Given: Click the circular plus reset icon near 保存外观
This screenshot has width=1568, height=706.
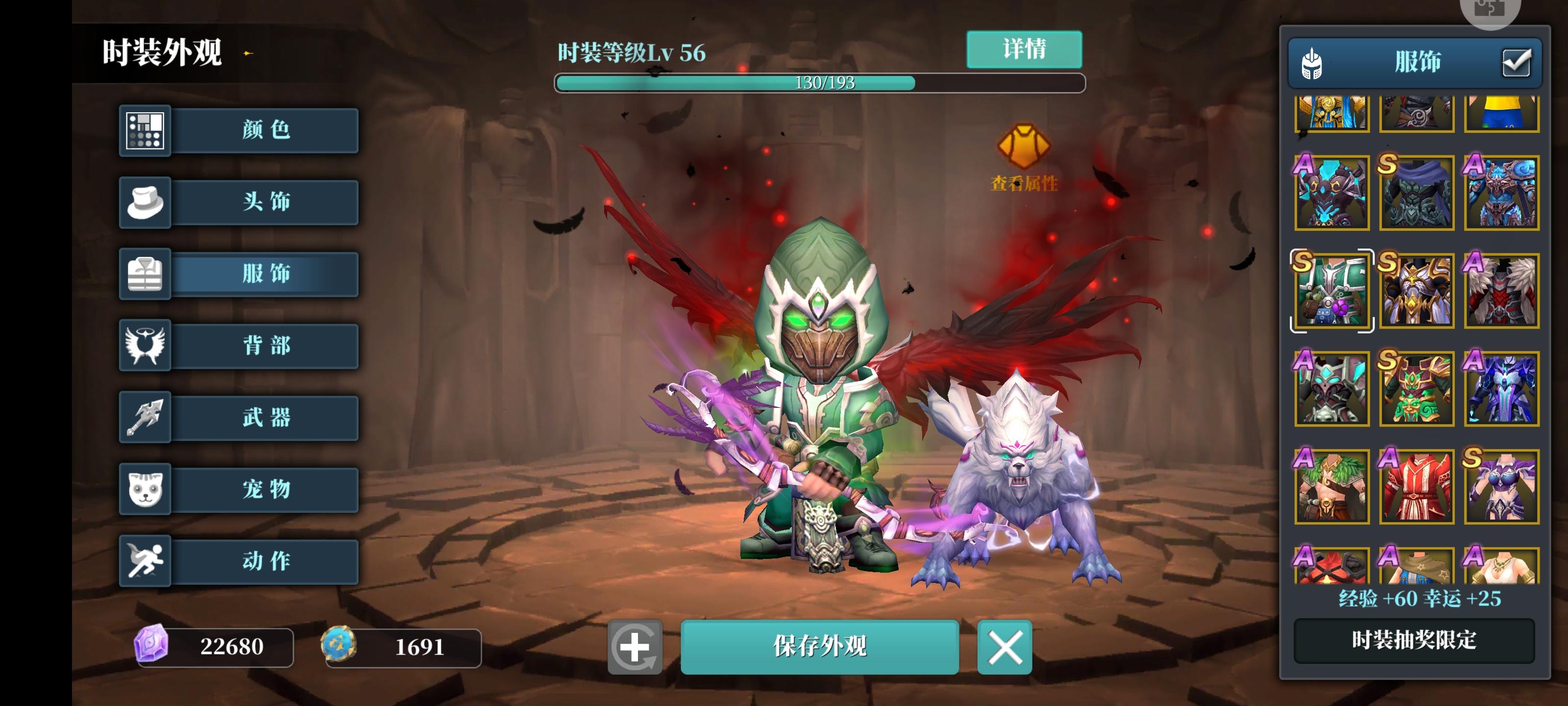Looking at the screenshot, I should pyautogui.click(x=636, y=648).
